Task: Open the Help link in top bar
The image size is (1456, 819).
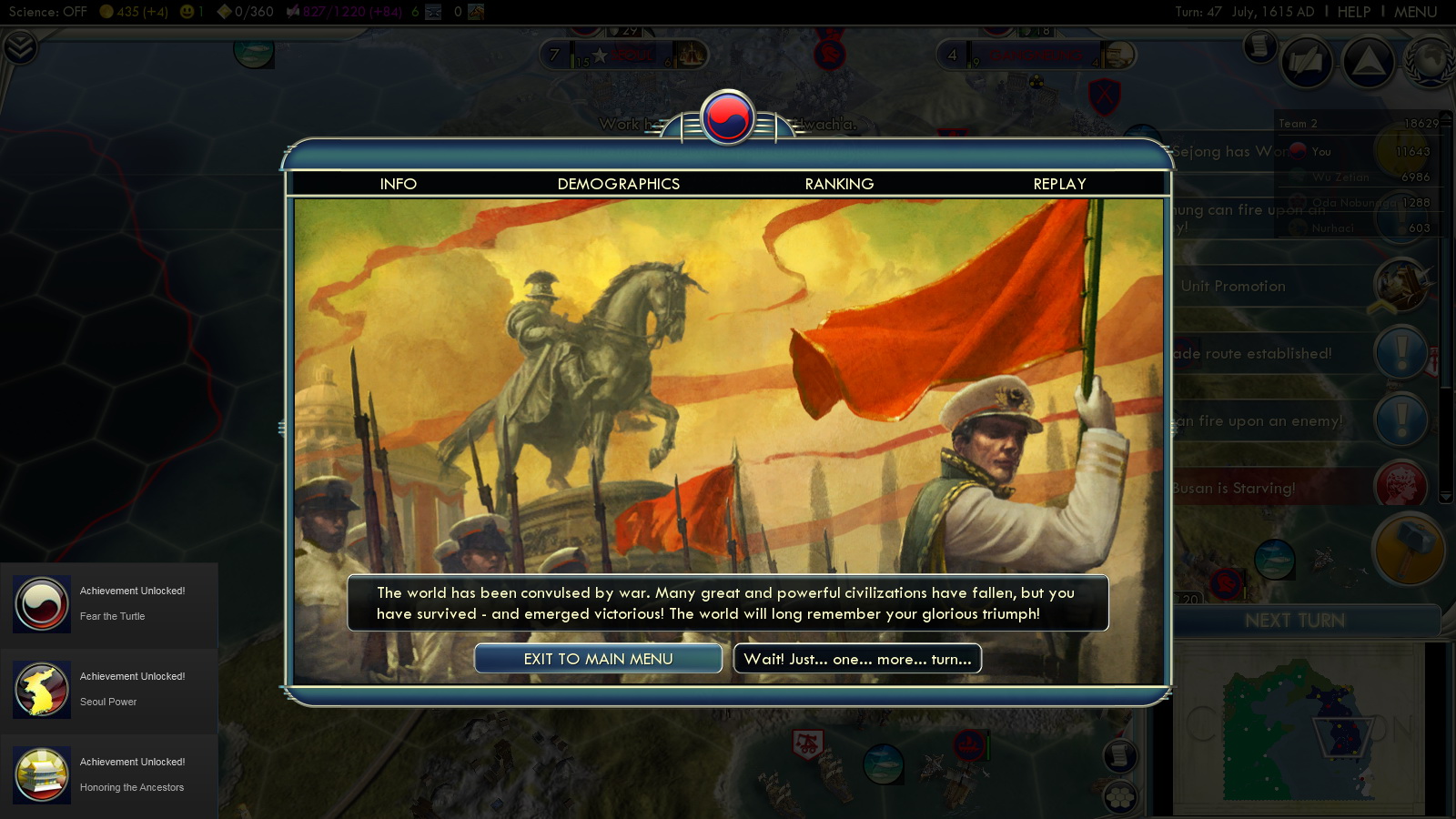Action: pos(1353,12)
